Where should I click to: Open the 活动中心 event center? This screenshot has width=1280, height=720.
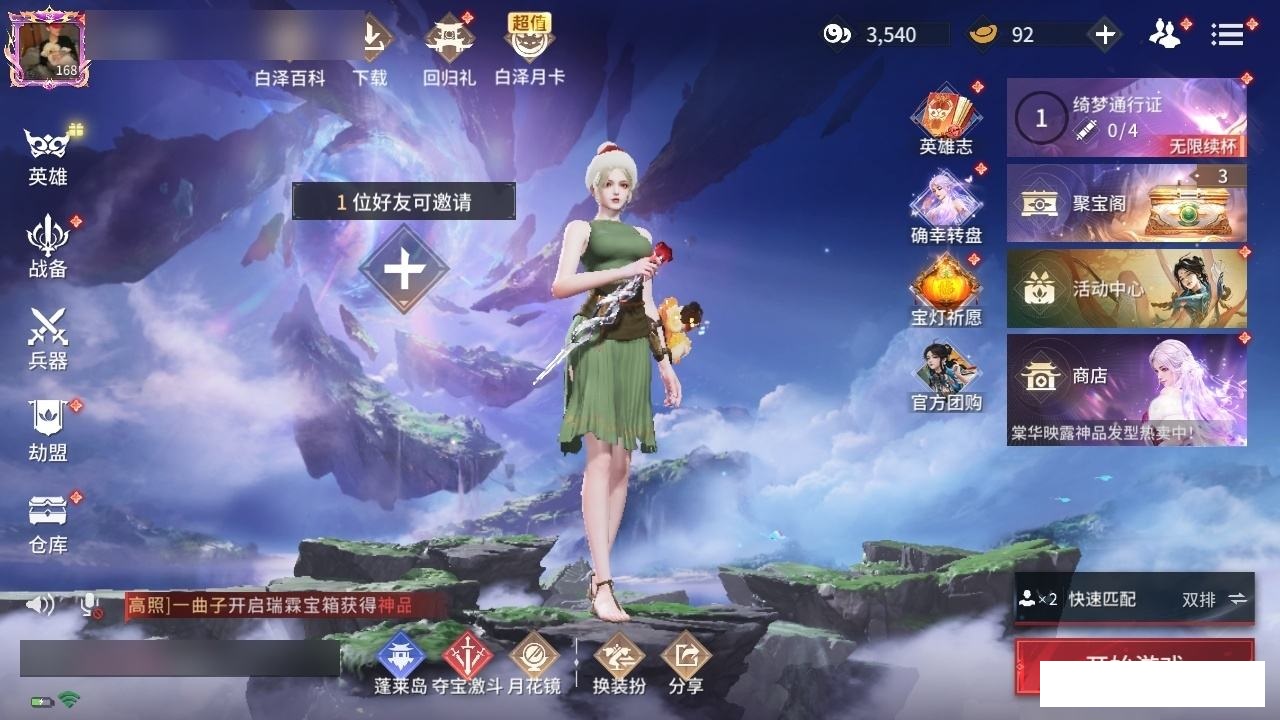(x=1126, y=289)
